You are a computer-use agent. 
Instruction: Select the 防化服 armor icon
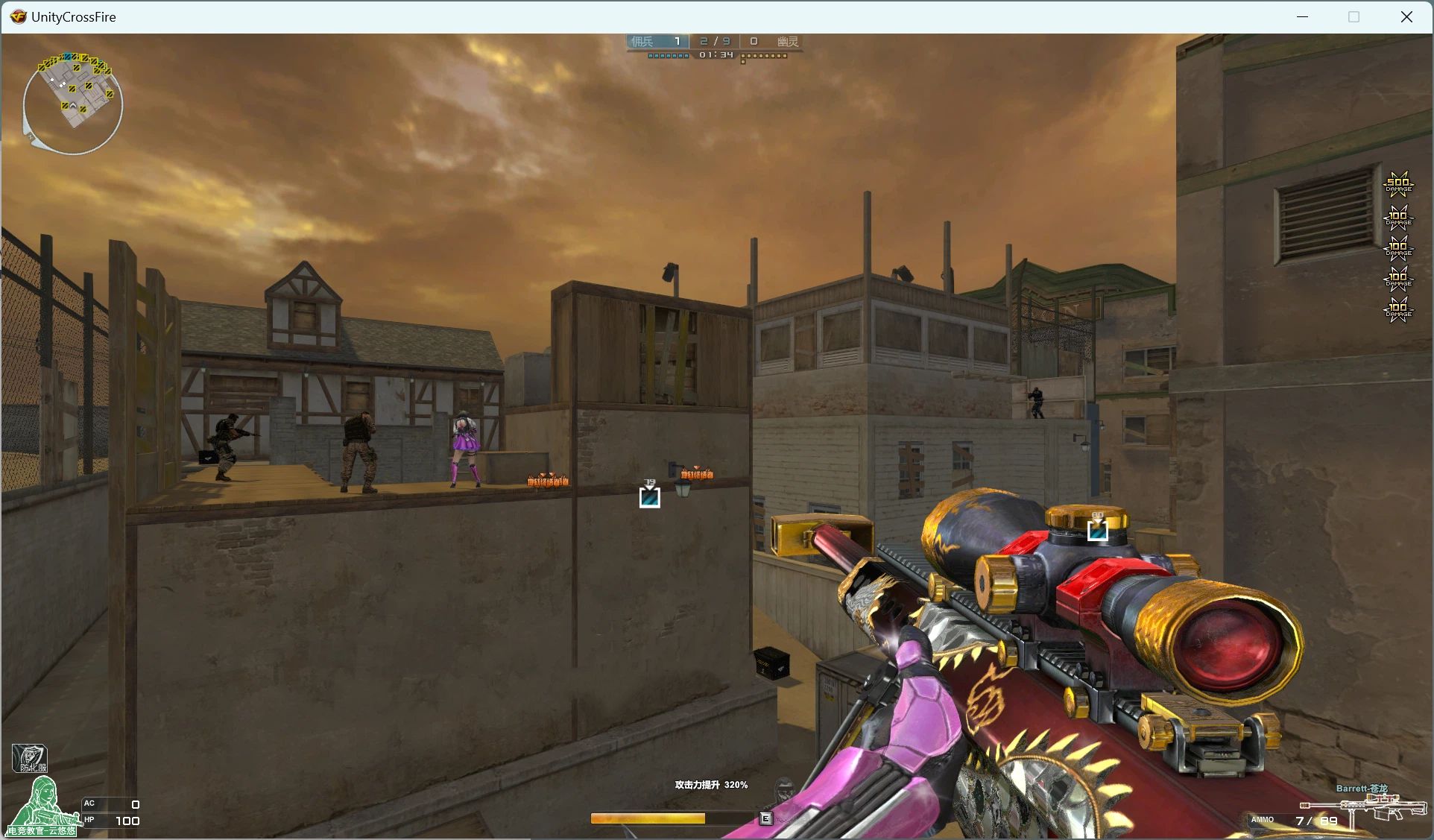coord(30,758)
